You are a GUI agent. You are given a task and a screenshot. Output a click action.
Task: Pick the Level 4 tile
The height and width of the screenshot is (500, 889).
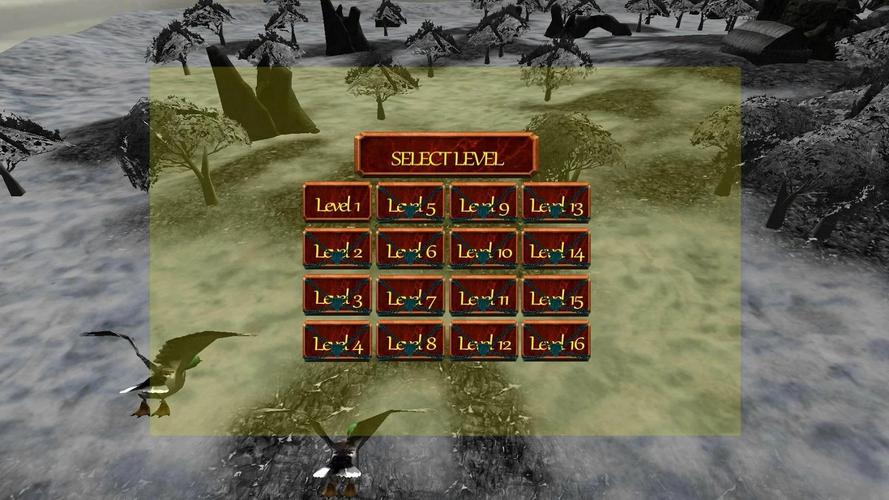point(337,342)
